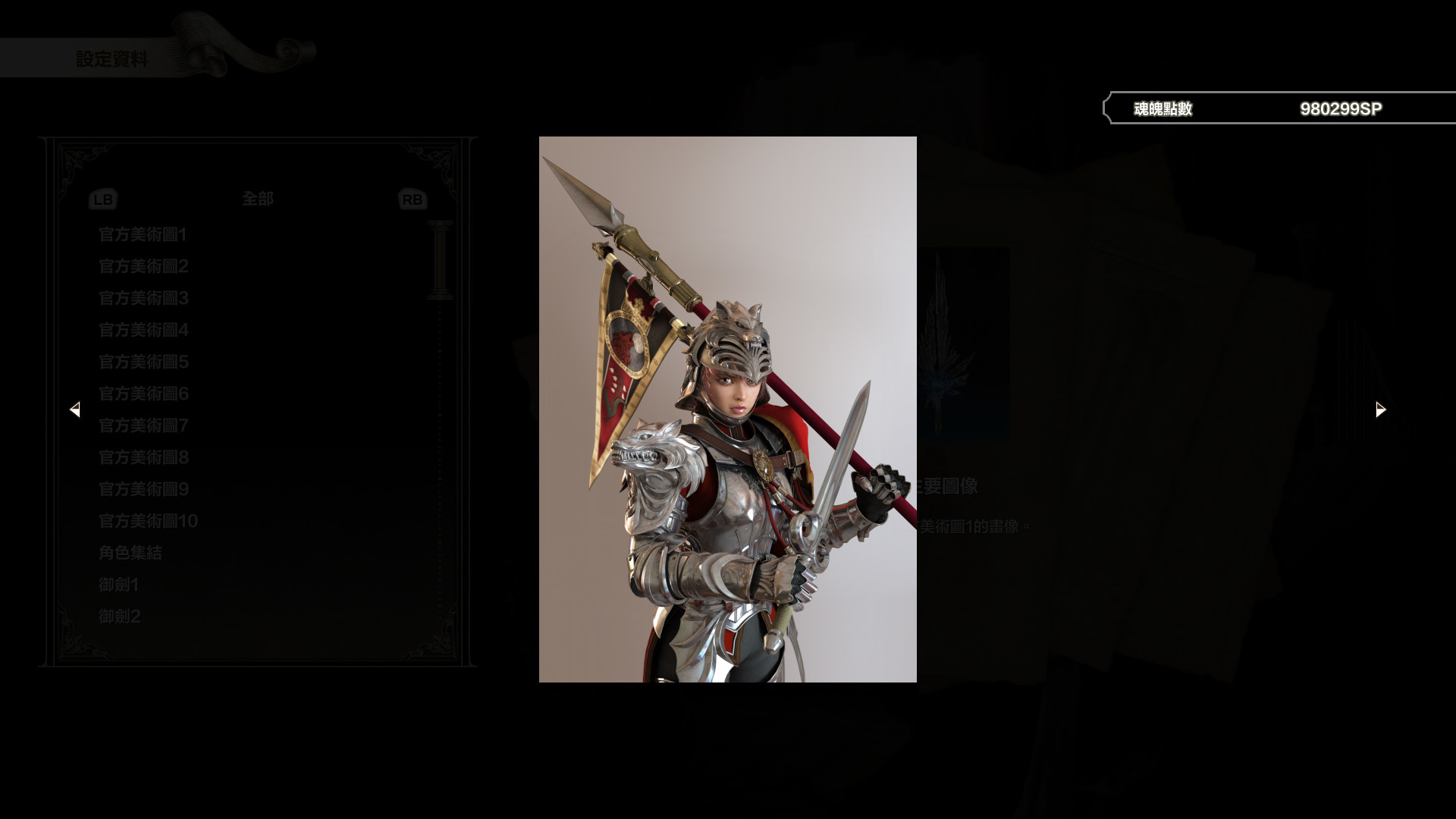Click the LB shoulder button icon

[x=102, y=199]
